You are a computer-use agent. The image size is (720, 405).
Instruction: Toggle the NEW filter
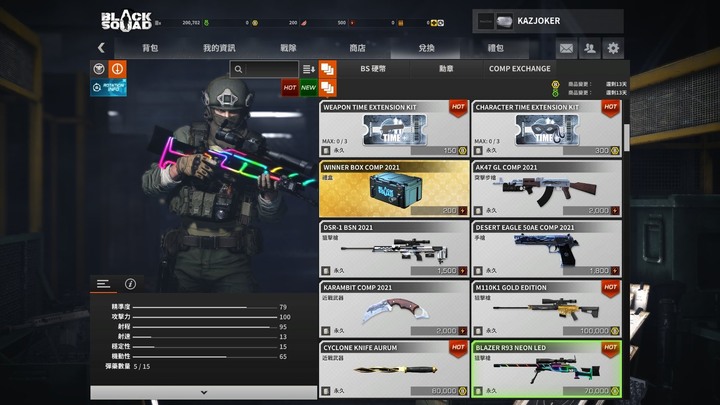click(x=308, y=88)
